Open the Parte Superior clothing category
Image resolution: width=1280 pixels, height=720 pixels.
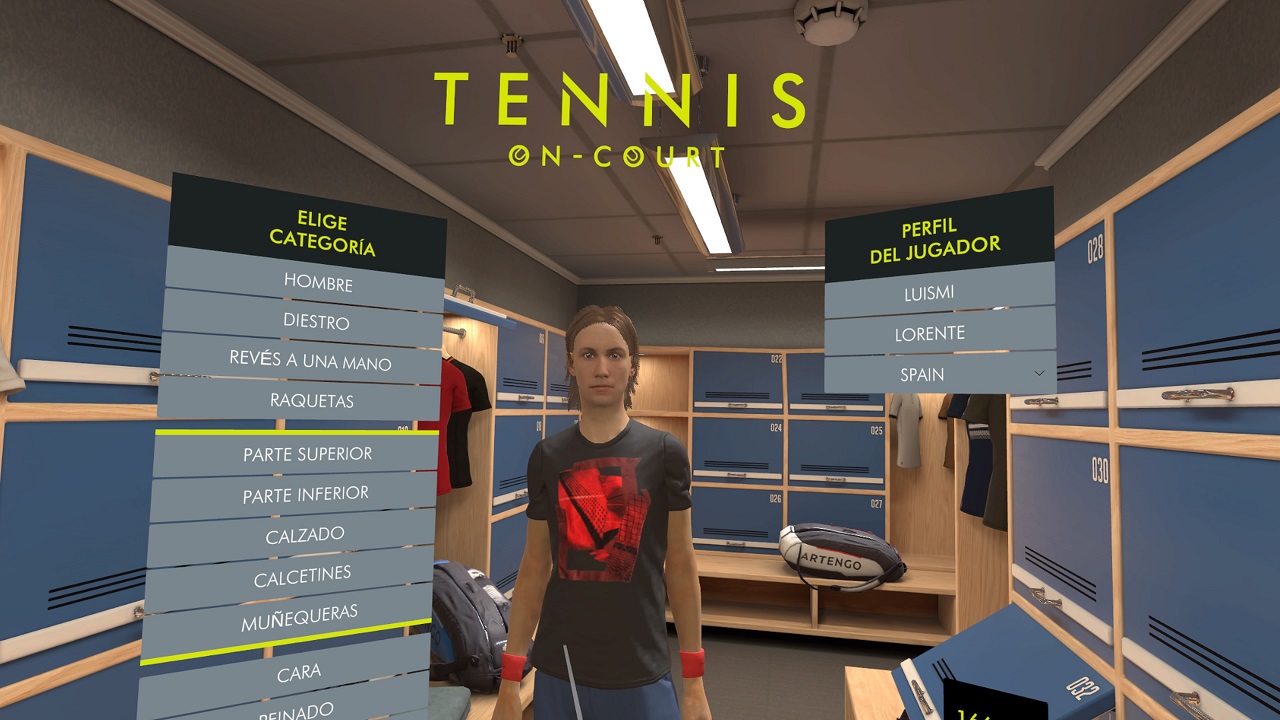click(x=307, y=454)
